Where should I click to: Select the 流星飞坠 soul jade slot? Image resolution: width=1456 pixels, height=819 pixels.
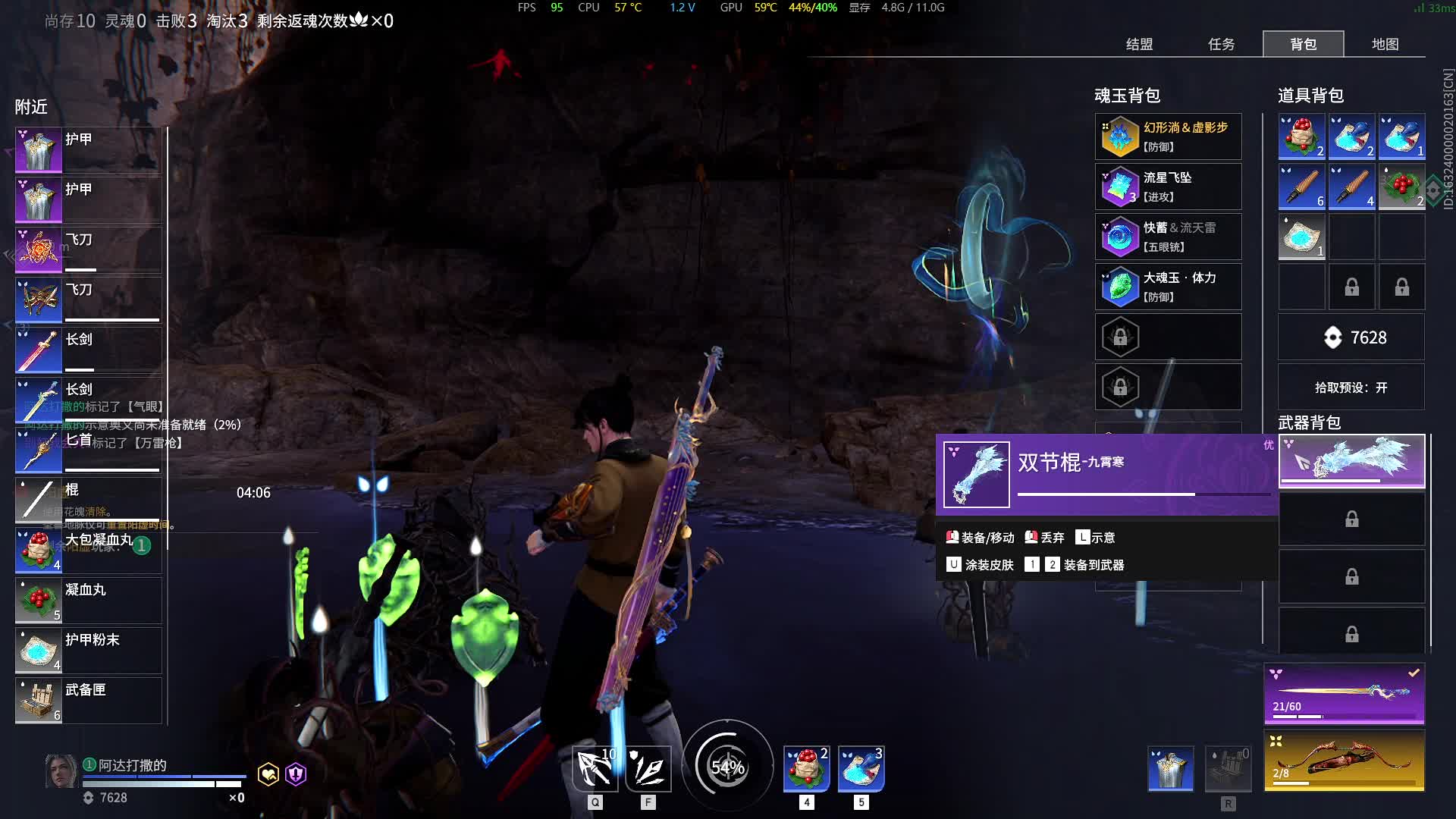click(x=1168, y=187)
